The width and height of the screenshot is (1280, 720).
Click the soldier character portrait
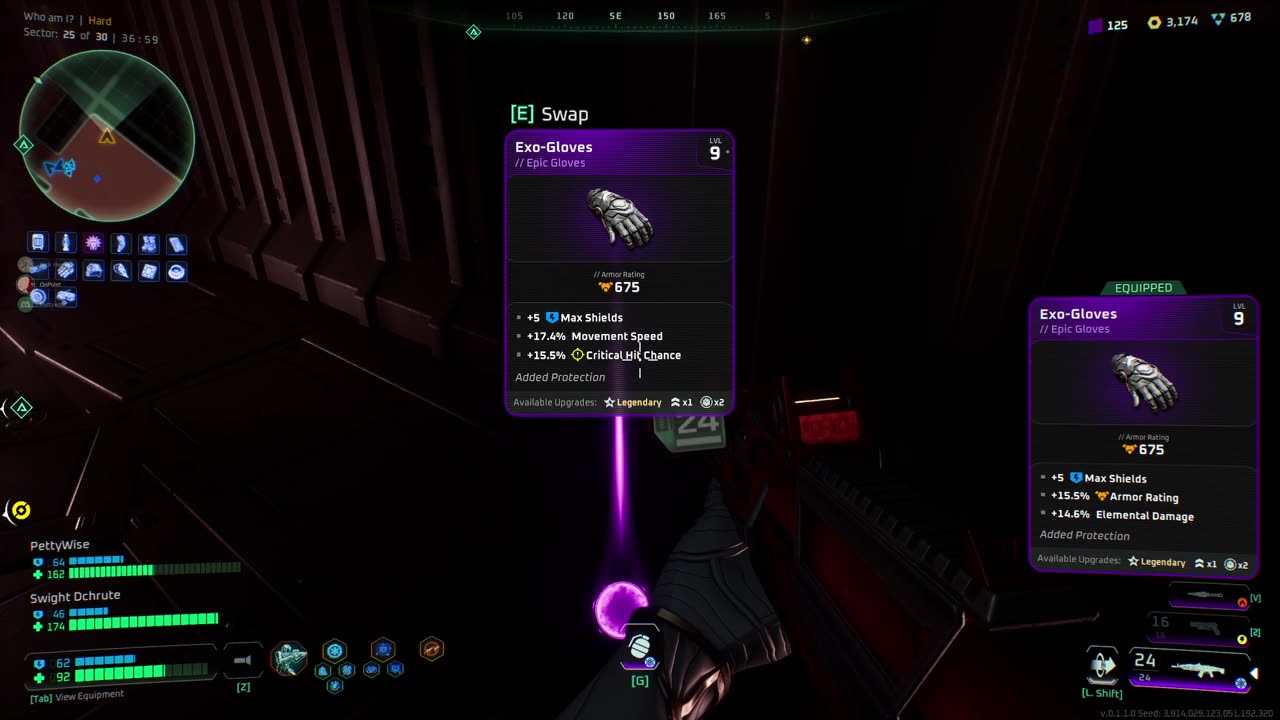click(x=289, y=659)
